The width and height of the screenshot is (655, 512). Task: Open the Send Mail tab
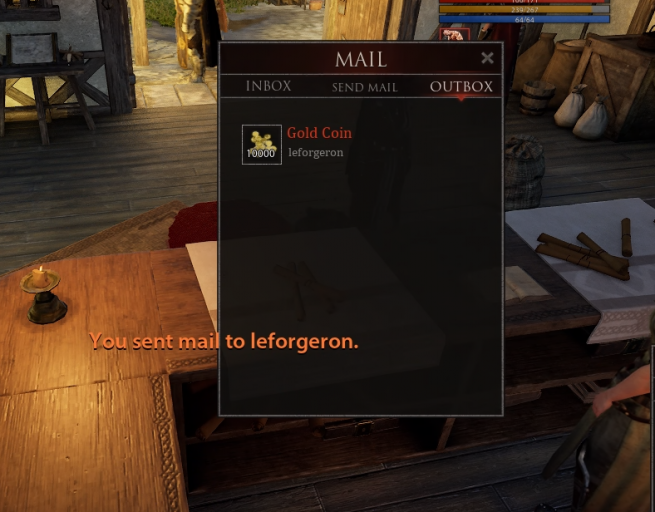pyautogui.click(x=364, y=88)
